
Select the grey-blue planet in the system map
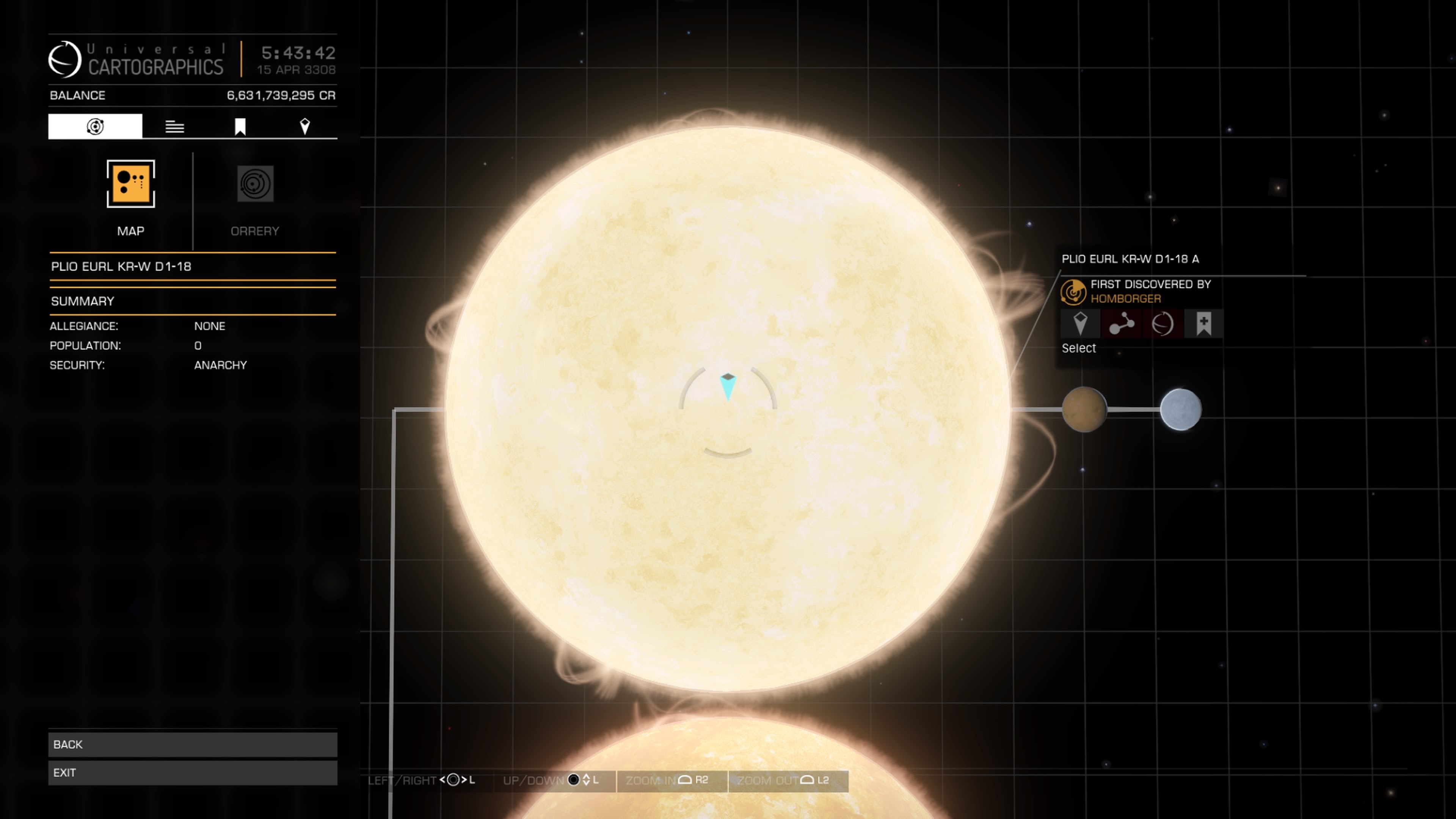(x=1181, y=409)
